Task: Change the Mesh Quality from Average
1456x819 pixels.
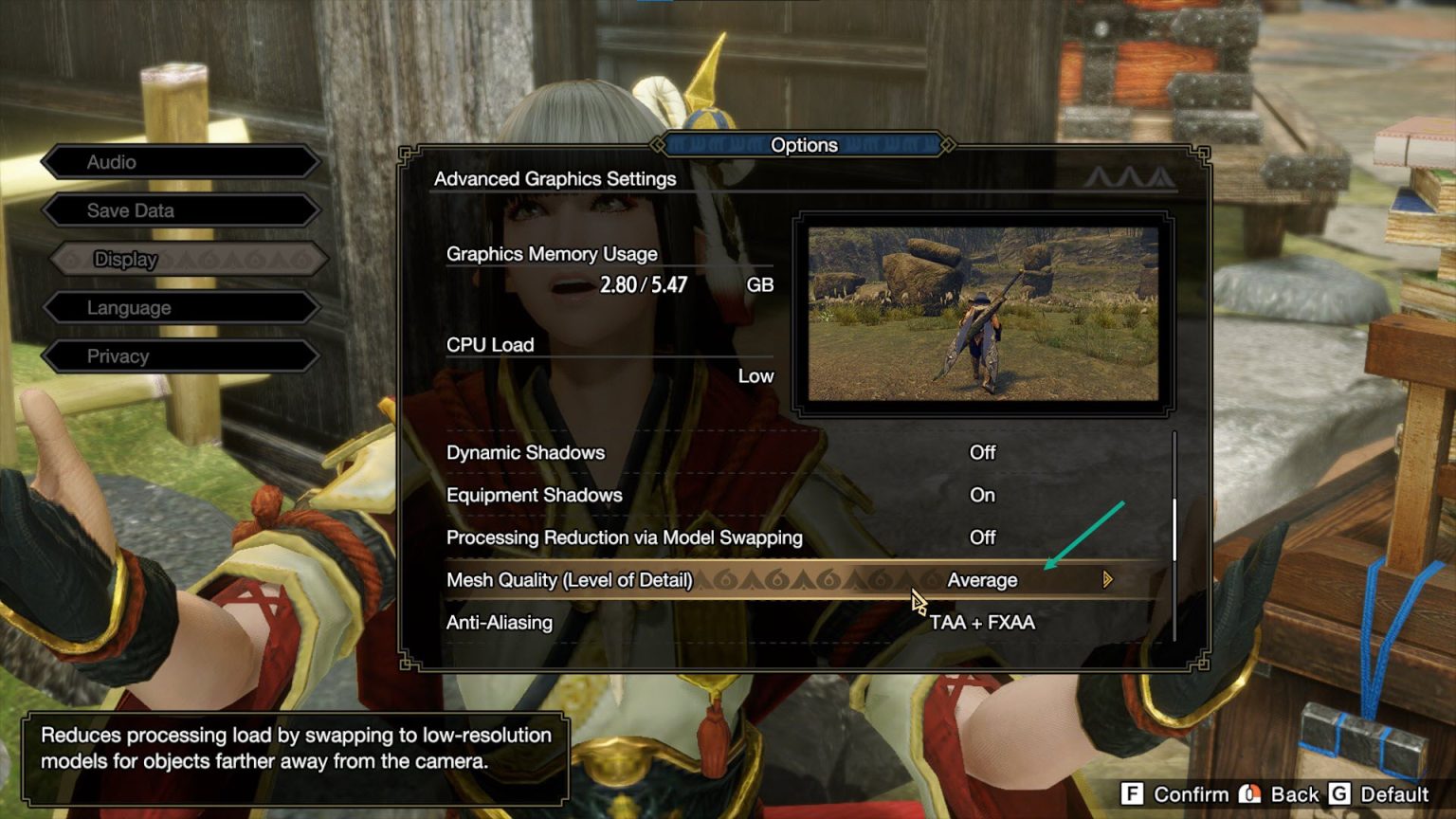Action: pos(981,579)
